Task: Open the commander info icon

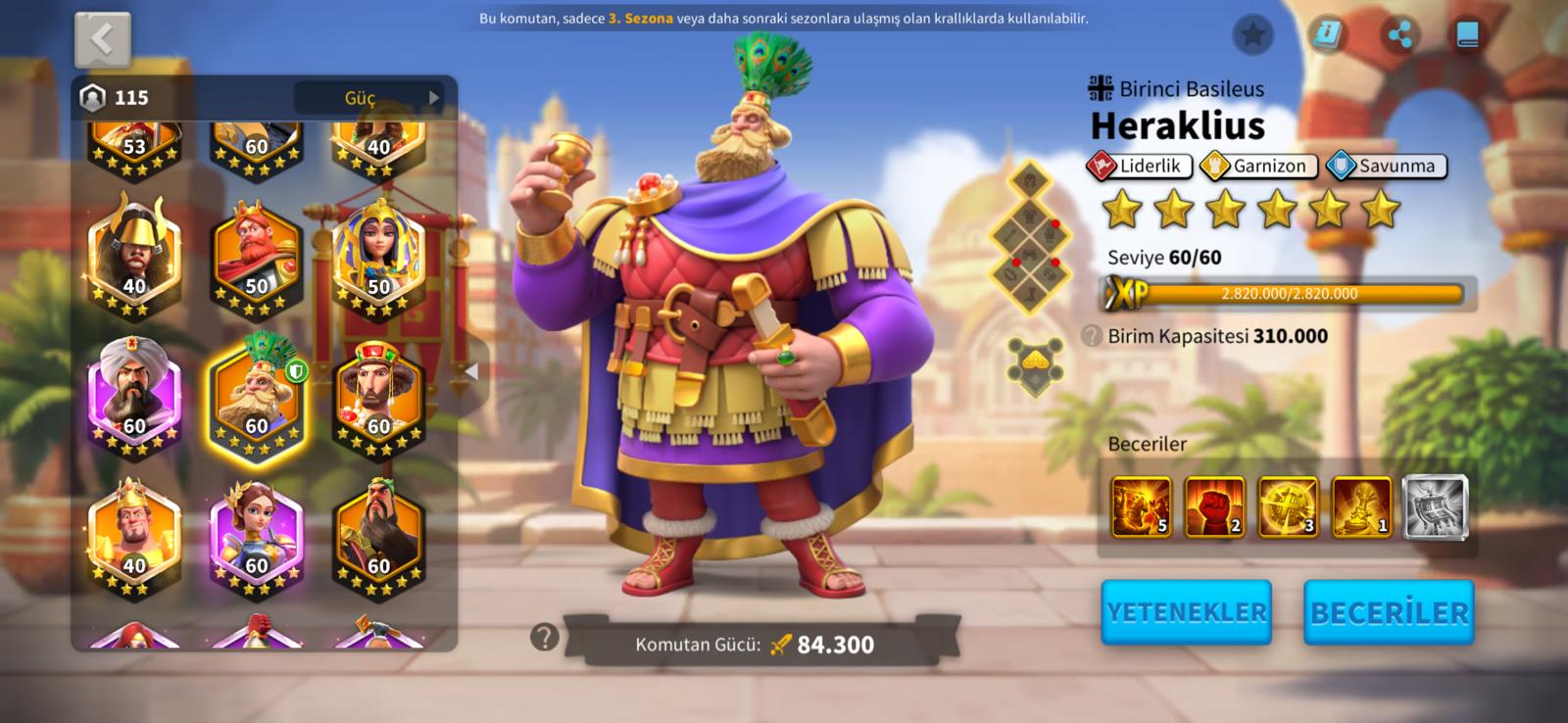Action: [1327, 35]
